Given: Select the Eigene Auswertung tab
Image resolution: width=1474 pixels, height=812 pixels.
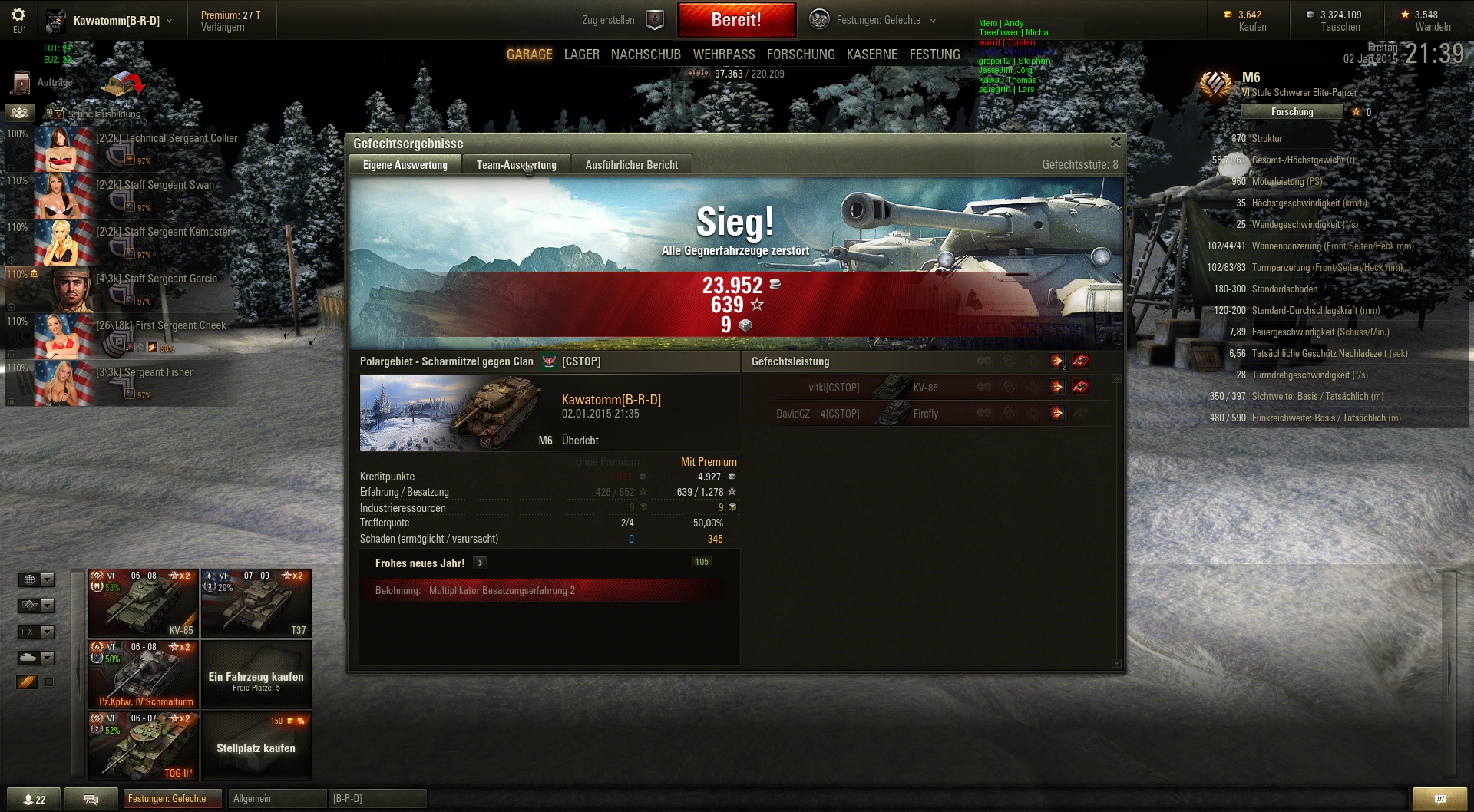Looking at the screenshot, I should pos(405,165).
